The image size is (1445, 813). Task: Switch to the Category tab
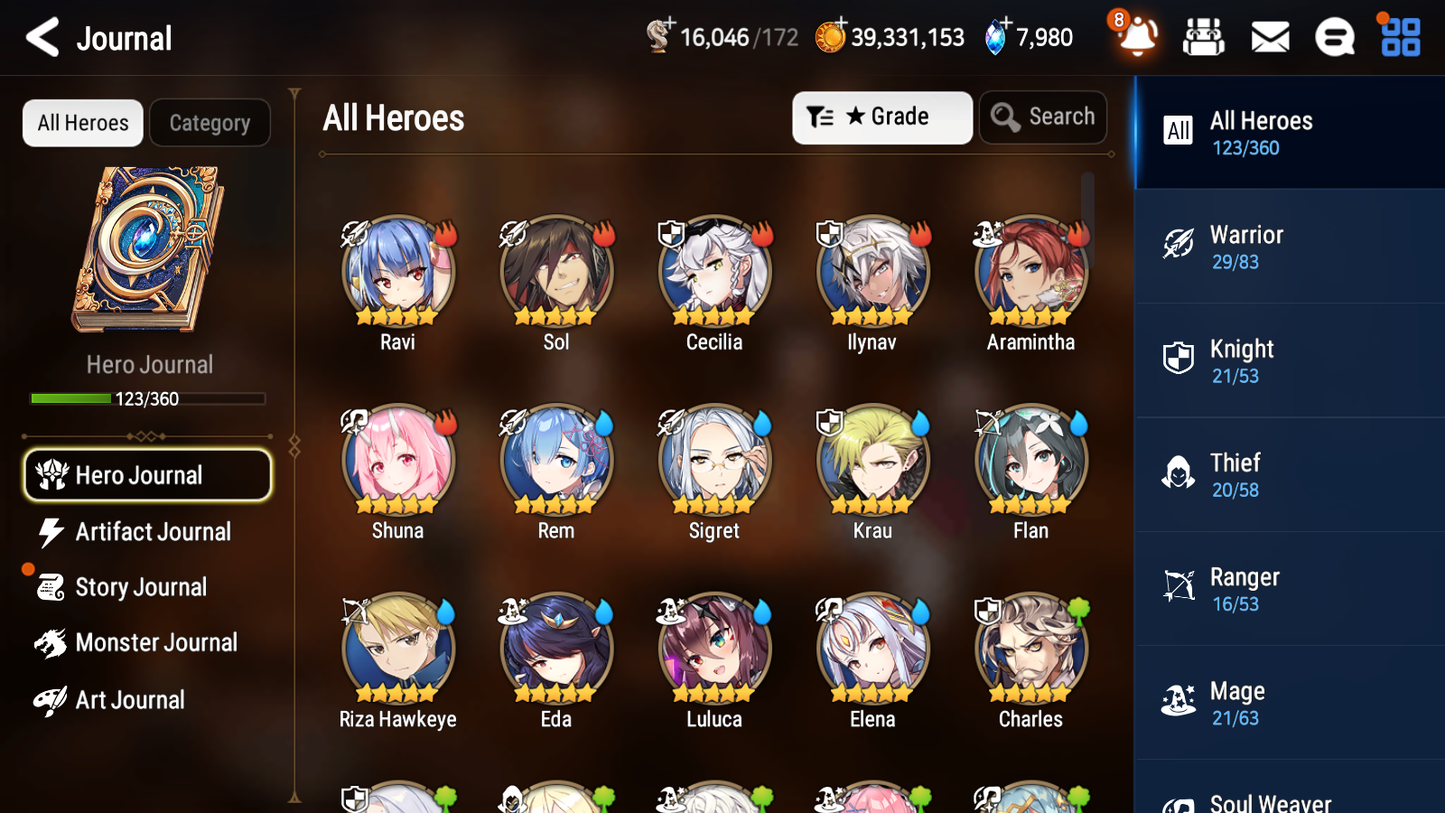tap(210, 122)
